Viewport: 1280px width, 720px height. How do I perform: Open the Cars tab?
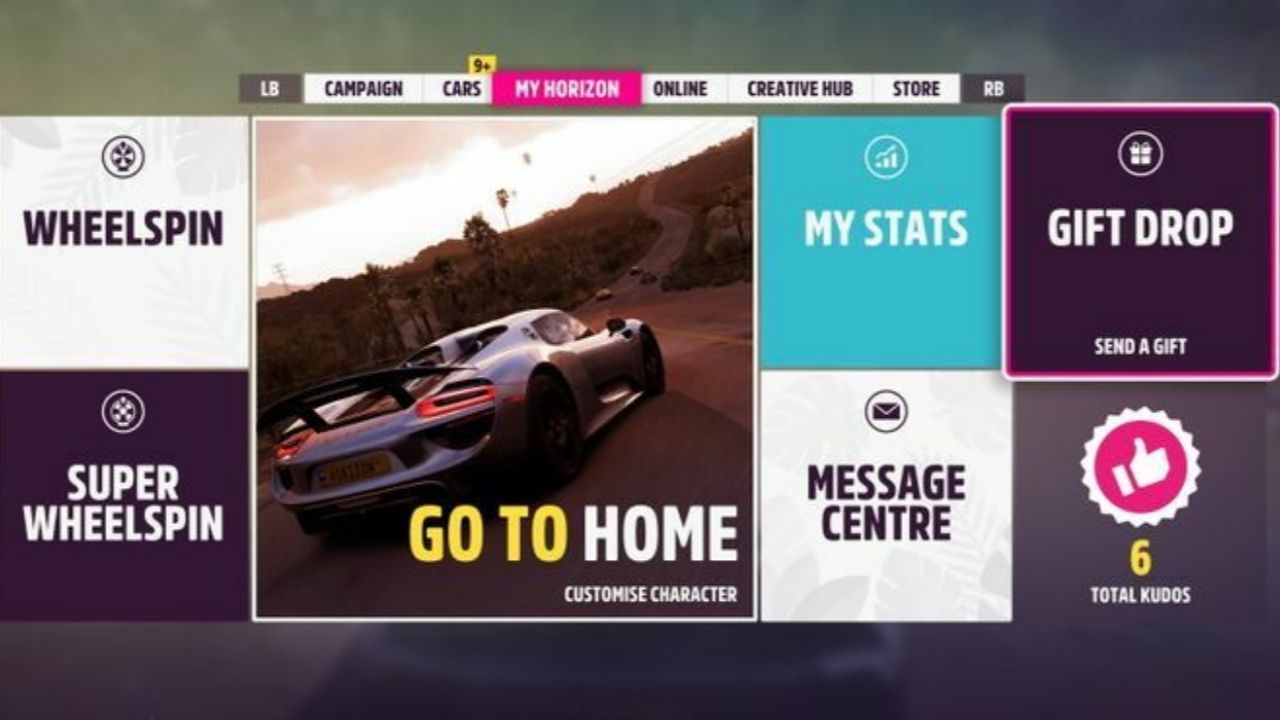(x=460, y=88)
